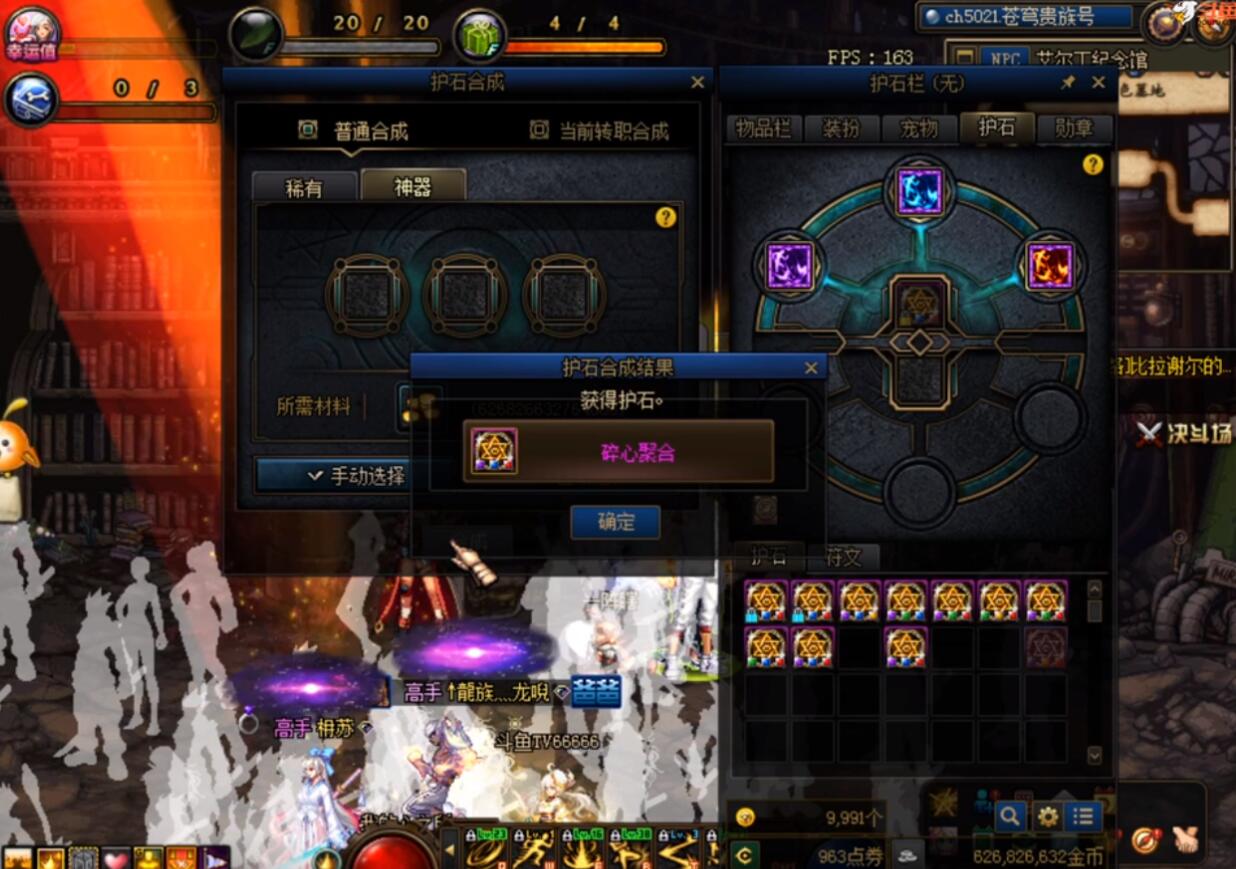
Task: Pin the 护石栏 panel with pushpin
Action: point(1067,83)
